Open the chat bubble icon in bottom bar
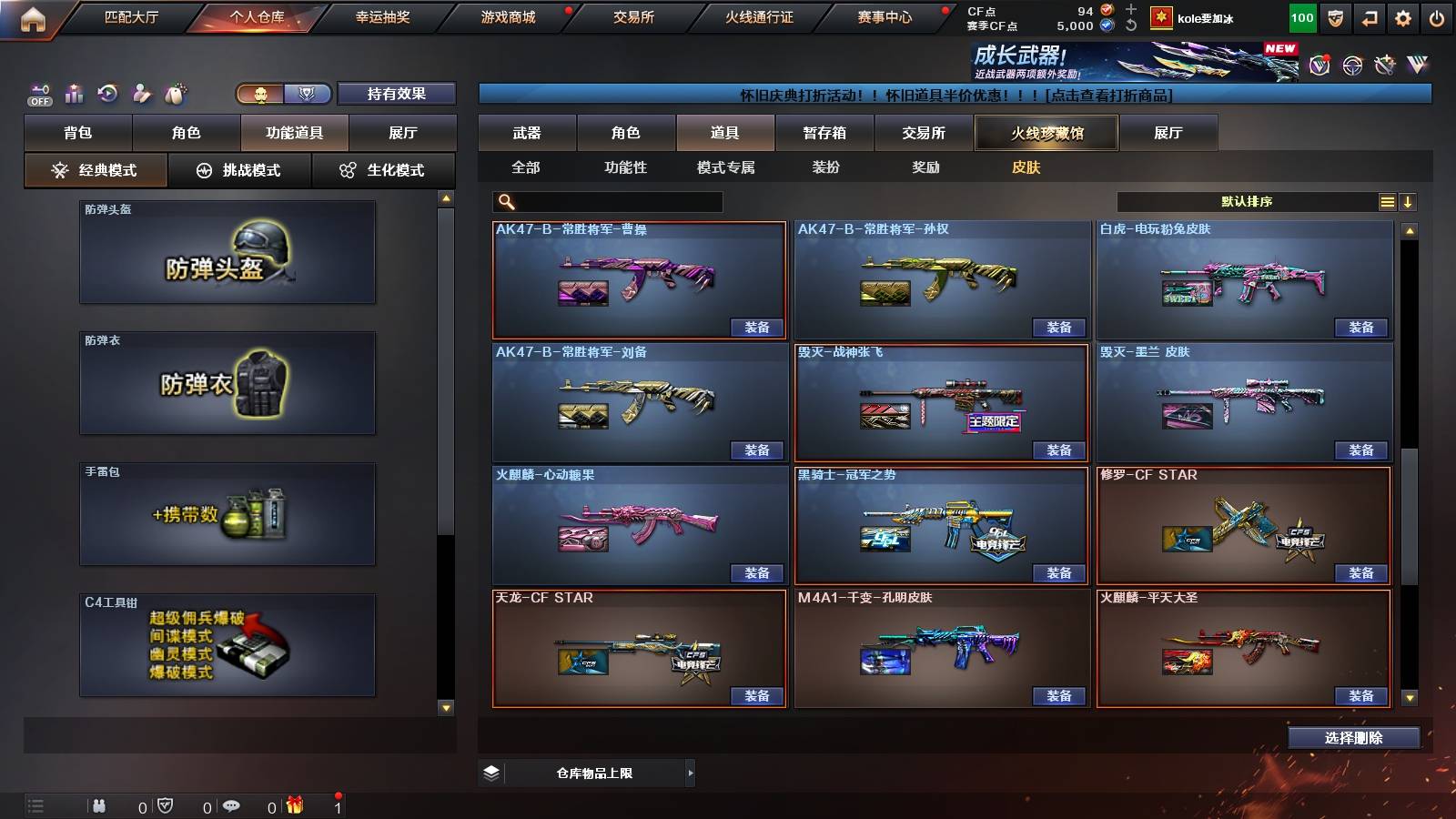1456x819 pixels. 231,806
